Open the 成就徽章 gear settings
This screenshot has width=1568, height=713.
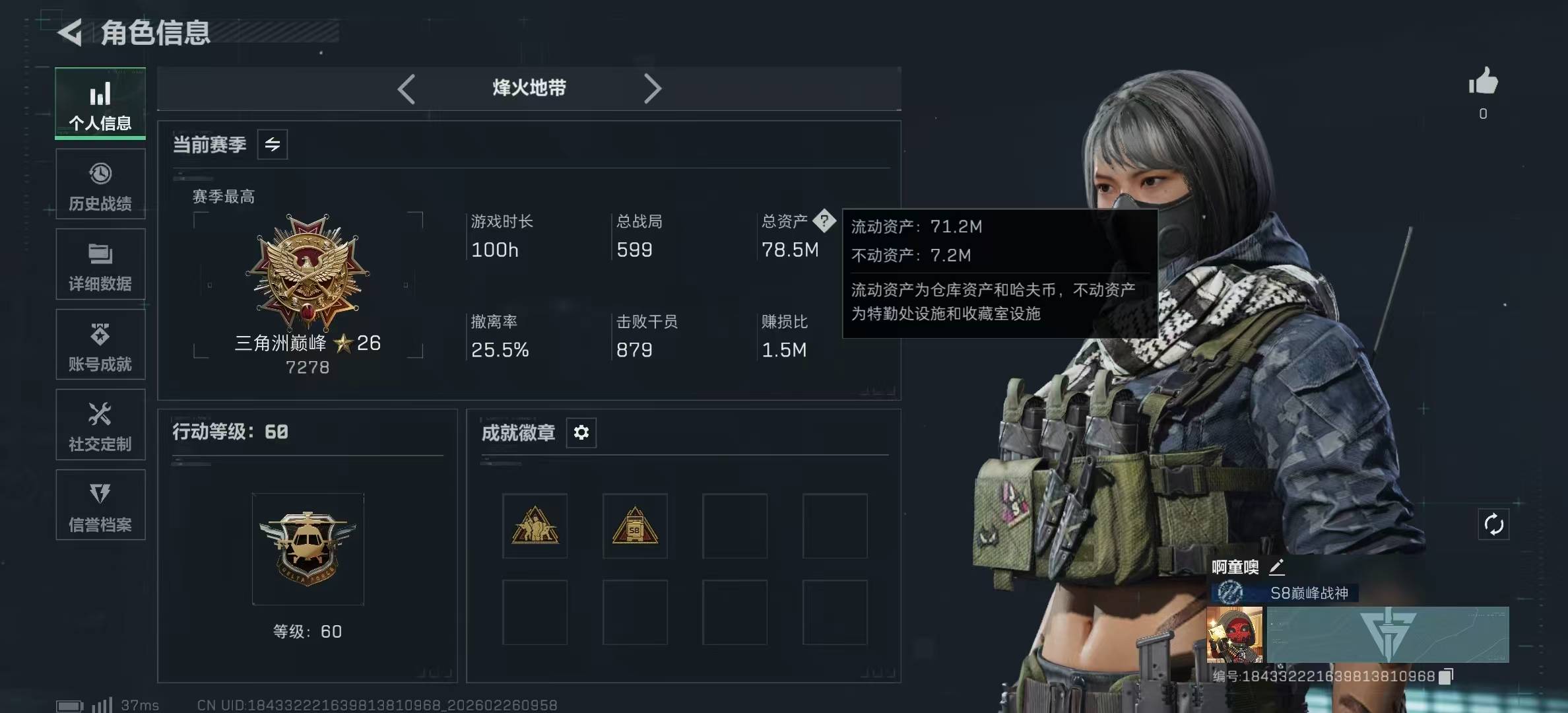click(x=581, y=432)
